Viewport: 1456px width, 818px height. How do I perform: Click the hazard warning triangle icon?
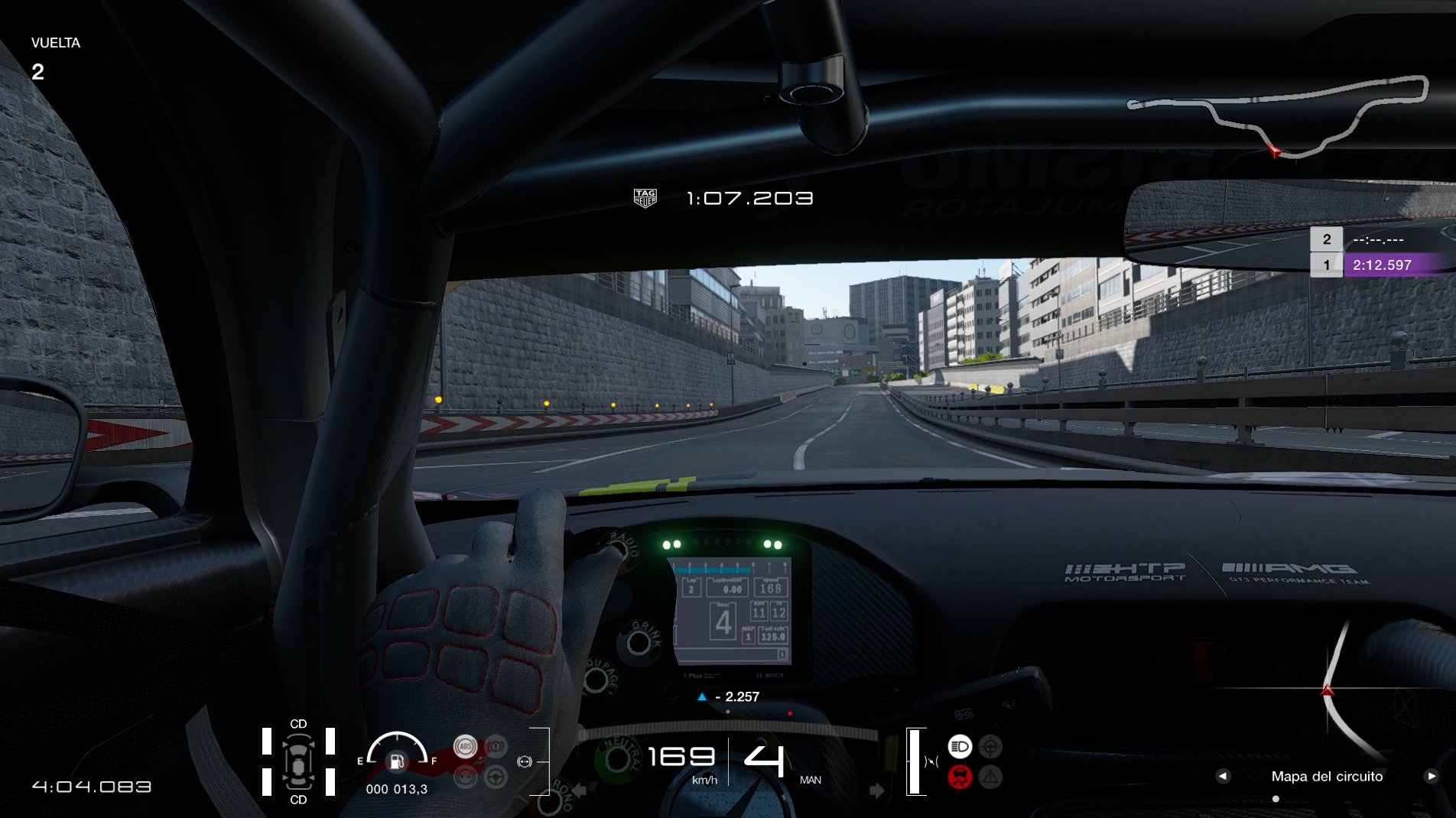[x=990, y=776]
